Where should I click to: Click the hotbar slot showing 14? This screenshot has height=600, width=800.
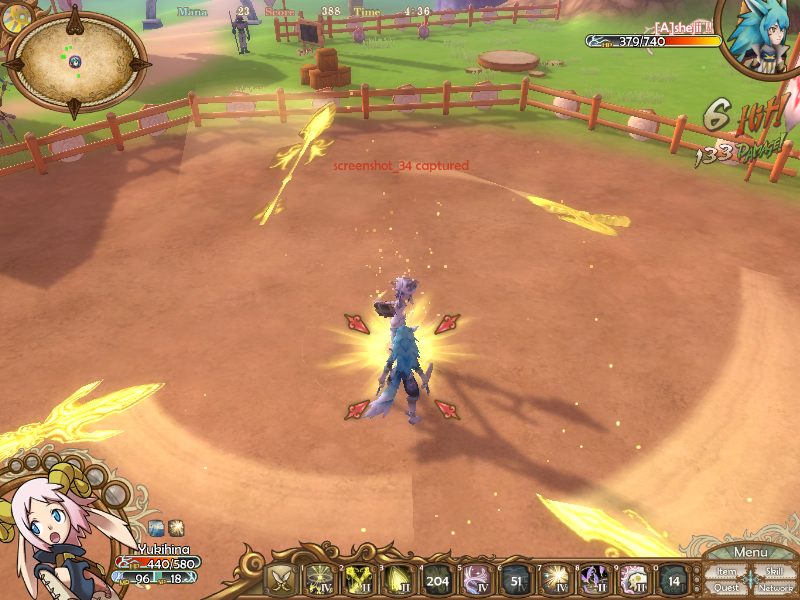pos(673,580)
